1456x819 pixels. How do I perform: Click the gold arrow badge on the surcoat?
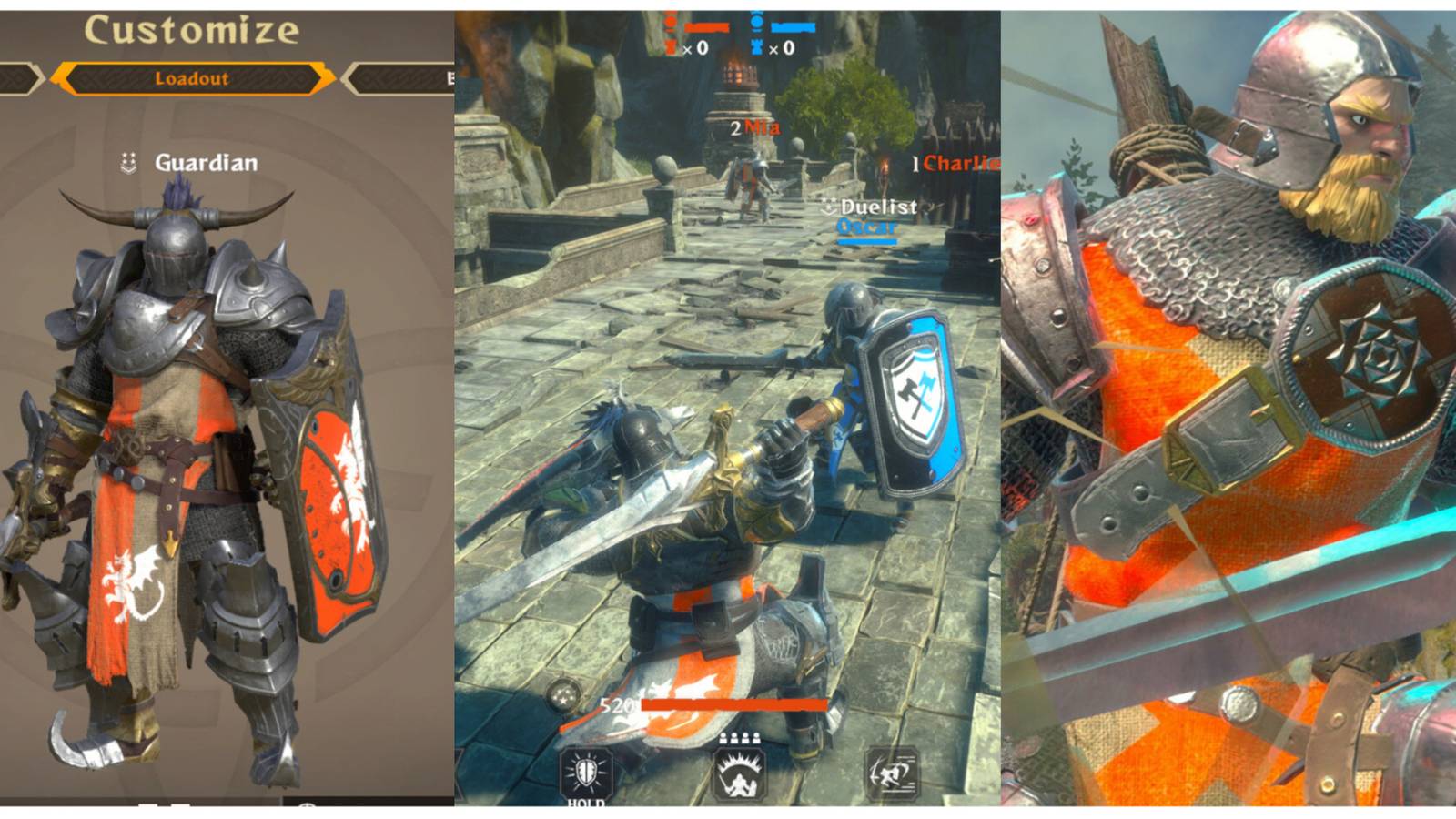tap(172, 541)
